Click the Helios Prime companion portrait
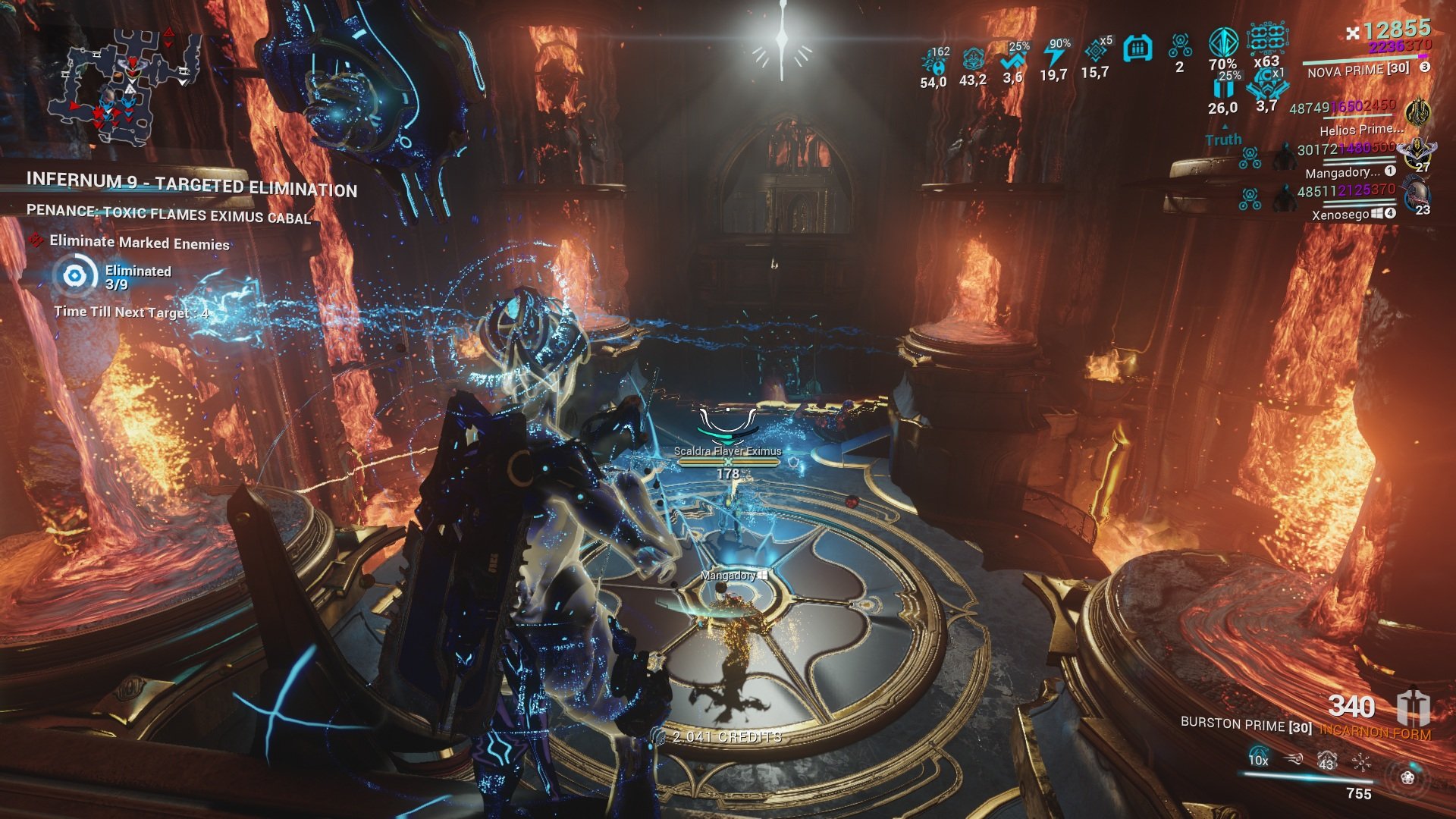Screen dimensions: 1456x819 1417,113
